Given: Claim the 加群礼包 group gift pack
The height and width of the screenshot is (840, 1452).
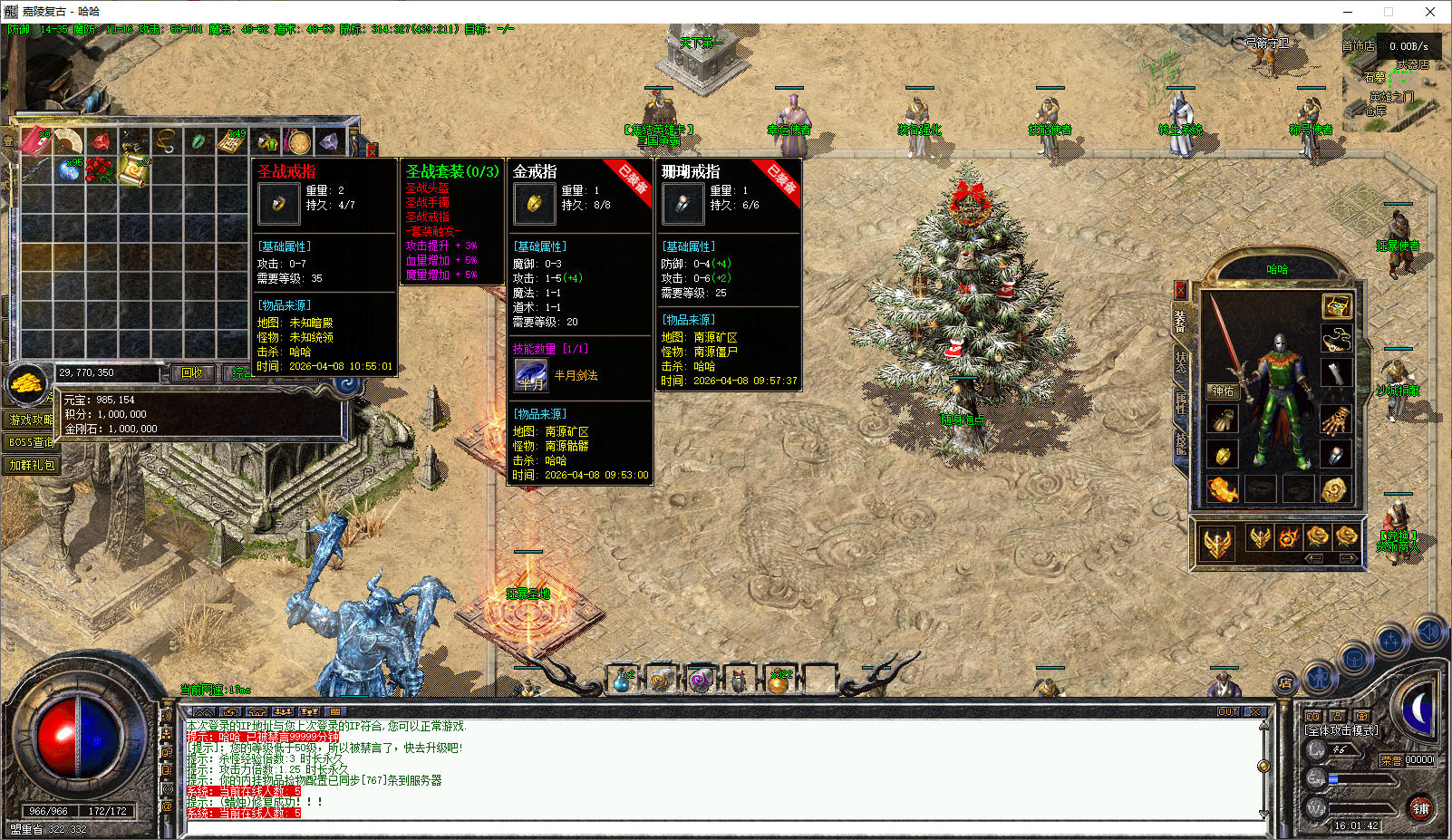Looking at the screenshot, I should click(31, 465).
